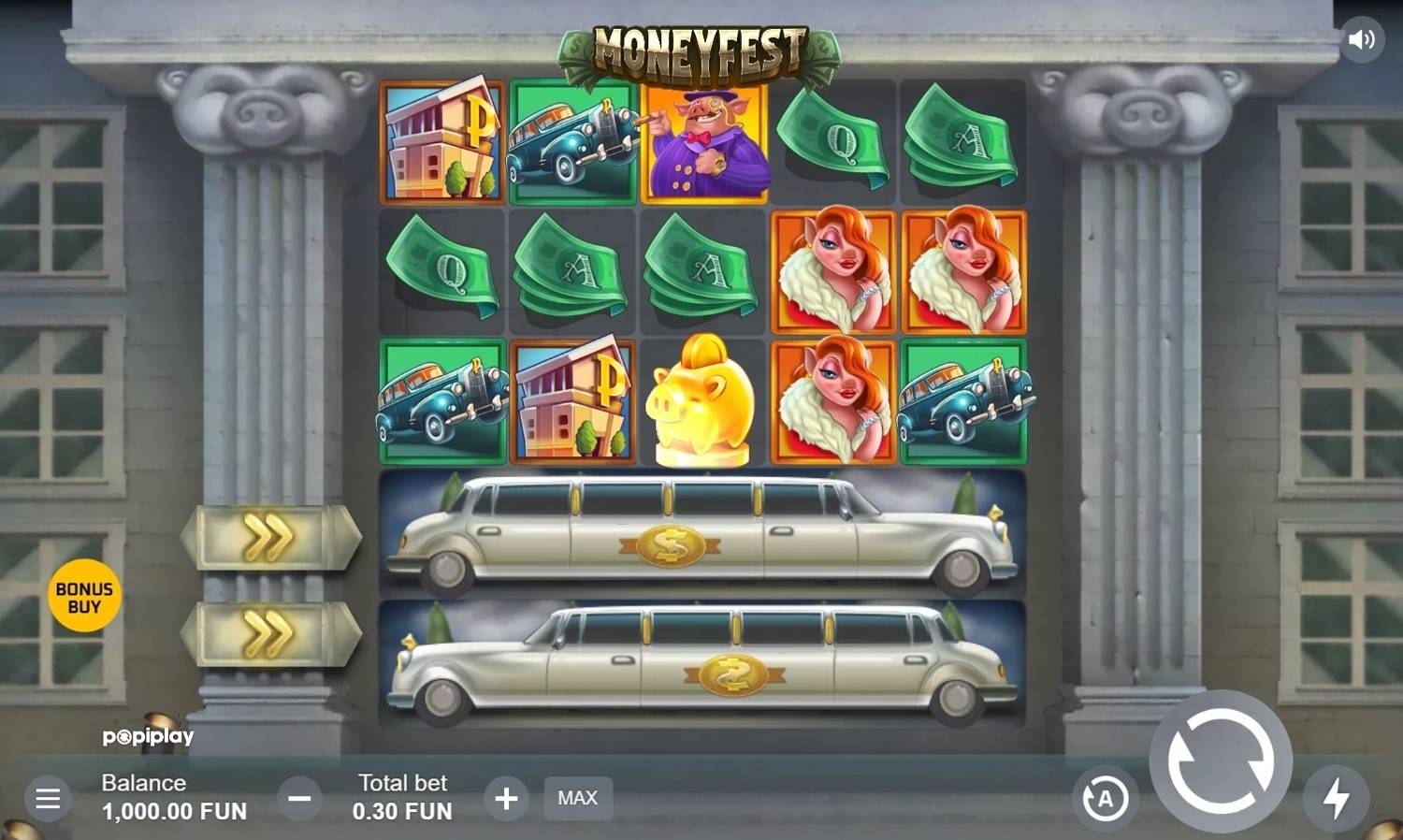Click the Popiplay studio logo

coord(148,736)
